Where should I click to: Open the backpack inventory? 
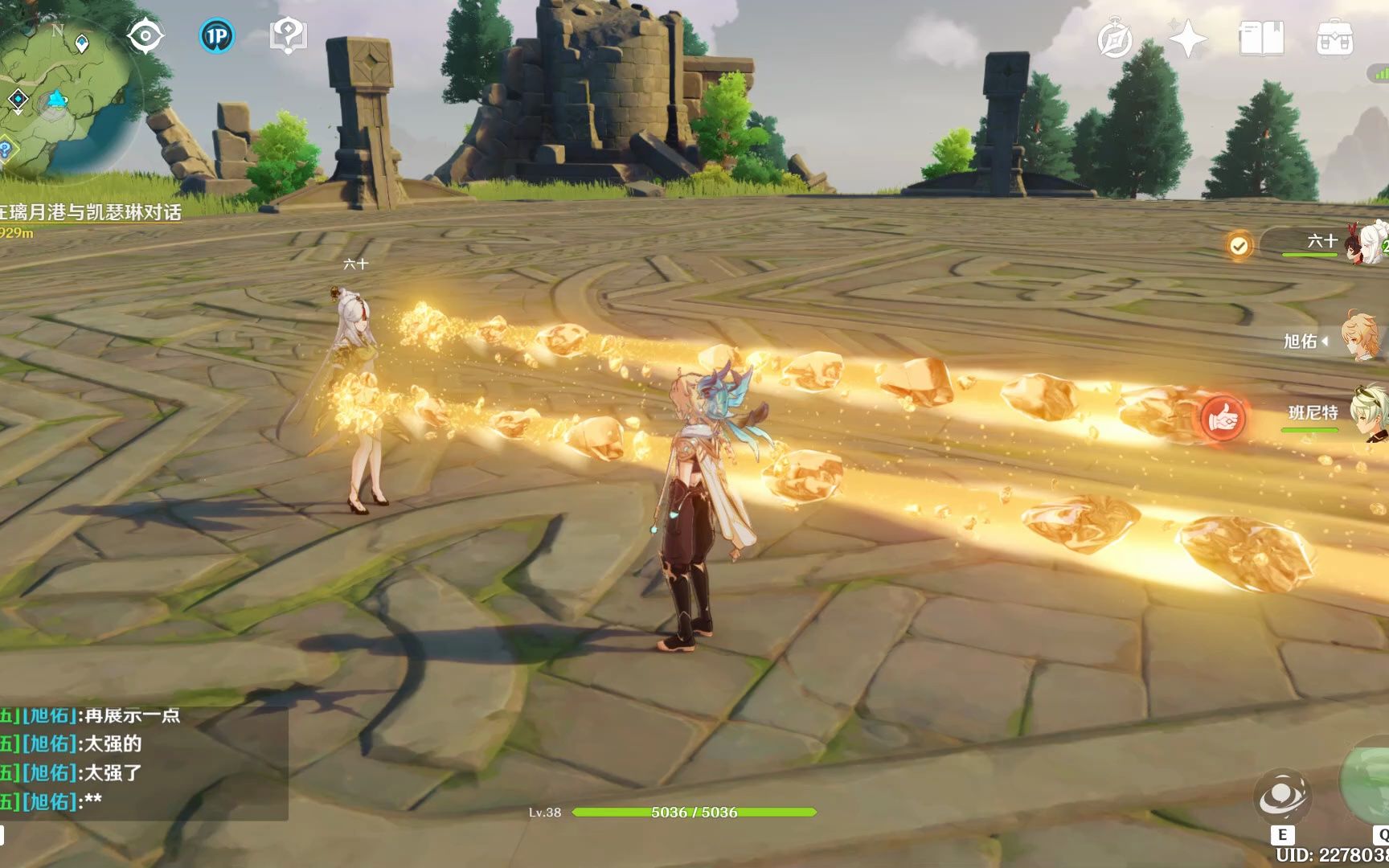(1334, 39)
